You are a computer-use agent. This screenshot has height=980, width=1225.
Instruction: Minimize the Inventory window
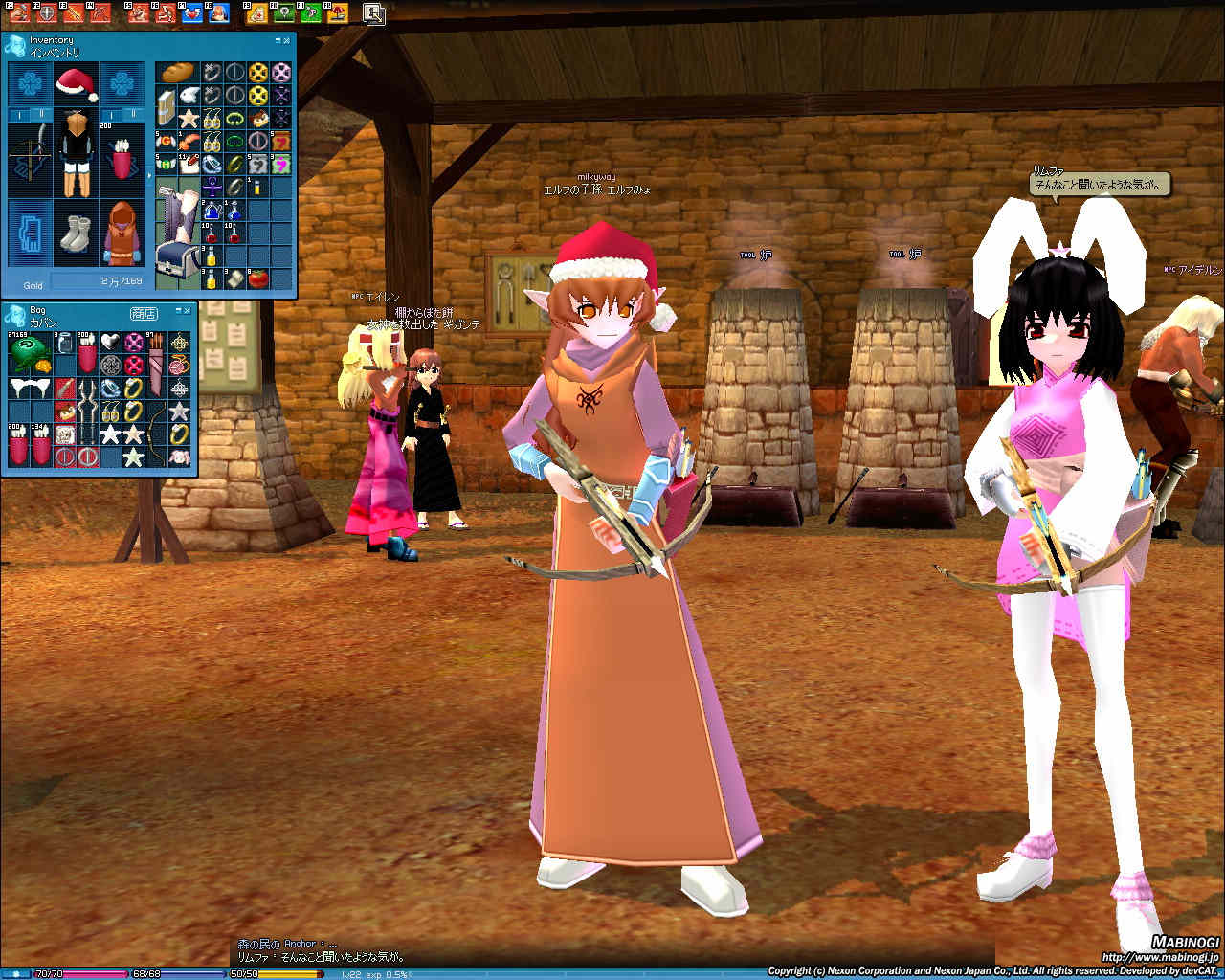point(278,41)
